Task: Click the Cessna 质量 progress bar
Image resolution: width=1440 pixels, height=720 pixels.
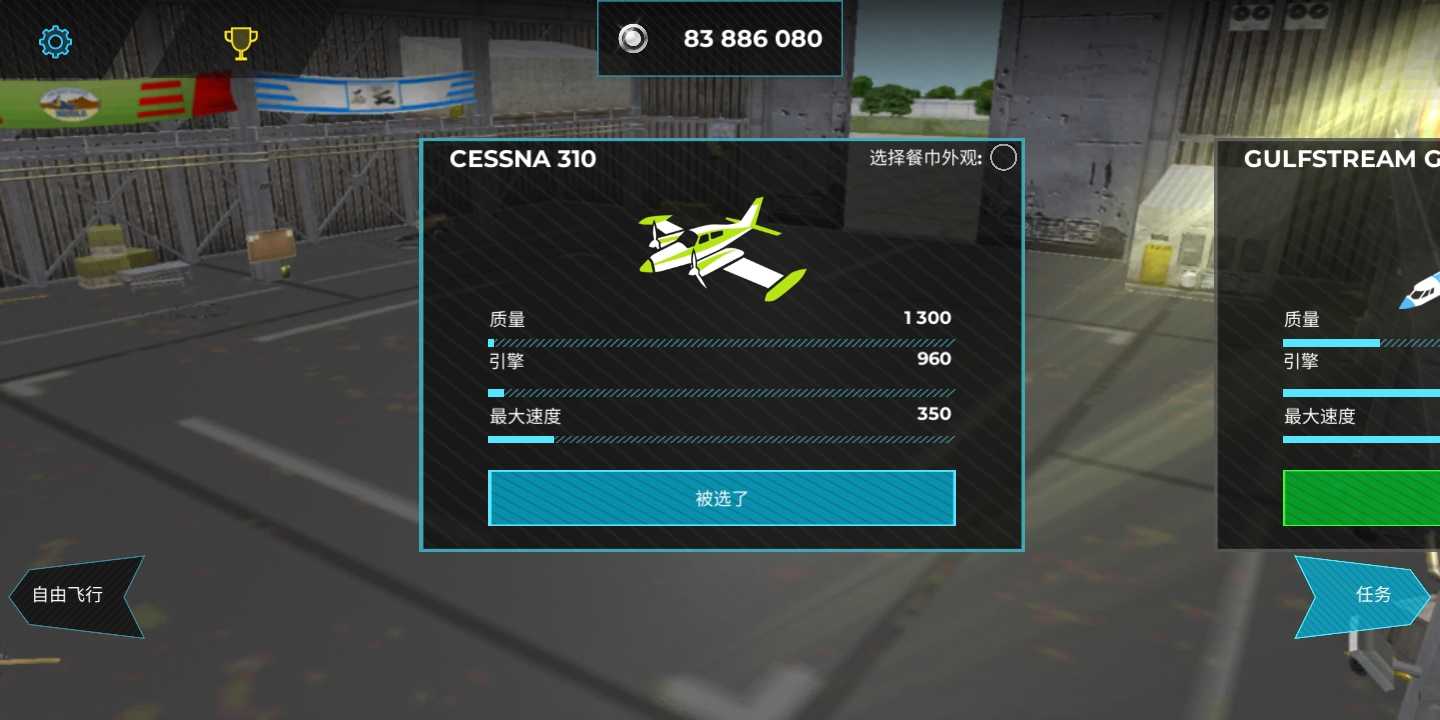Action: [x=720, y=343]
